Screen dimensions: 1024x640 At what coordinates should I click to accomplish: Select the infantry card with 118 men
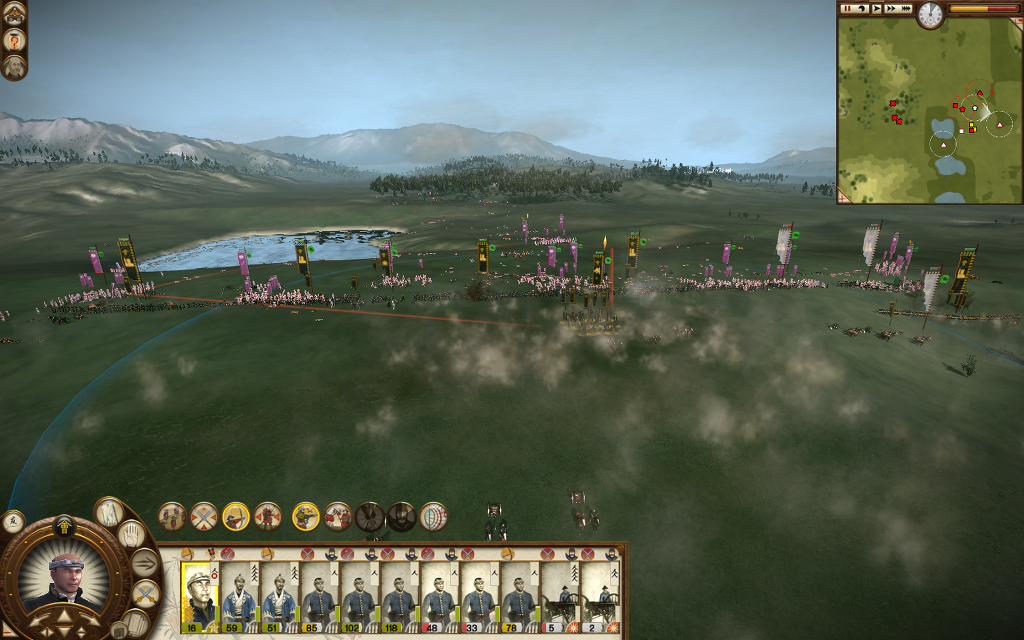[399, 595]
